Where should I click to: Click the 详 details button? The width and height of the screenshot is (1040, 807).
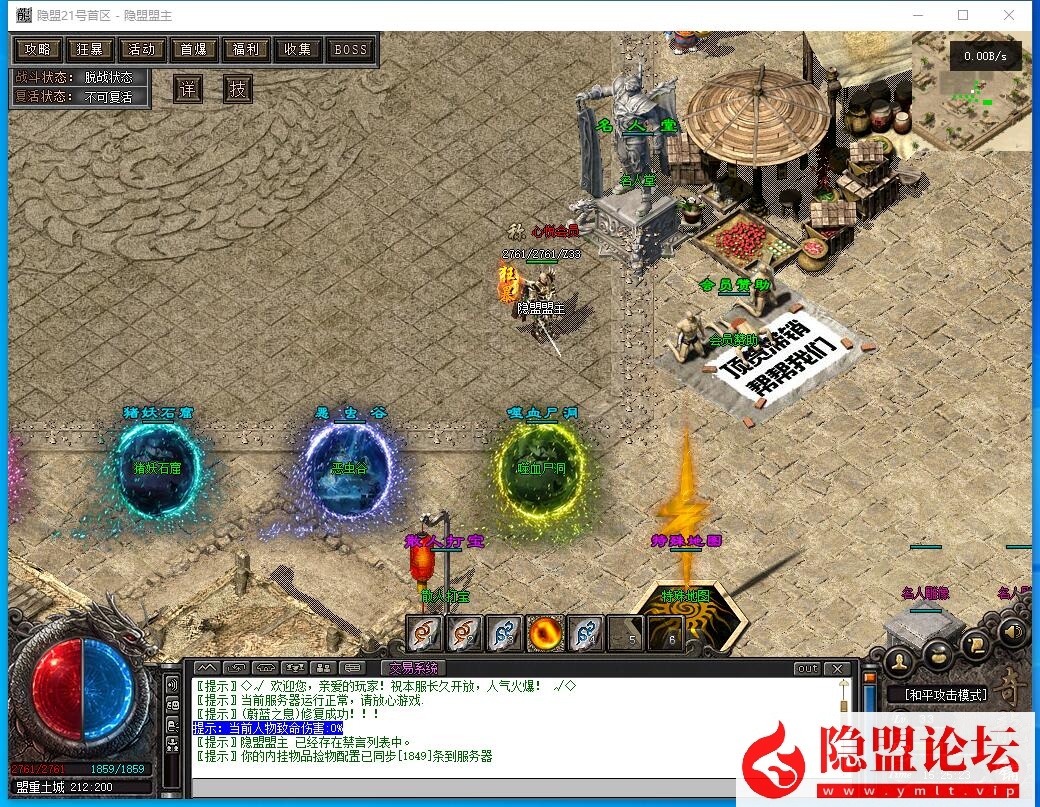[x=187, y=89]
